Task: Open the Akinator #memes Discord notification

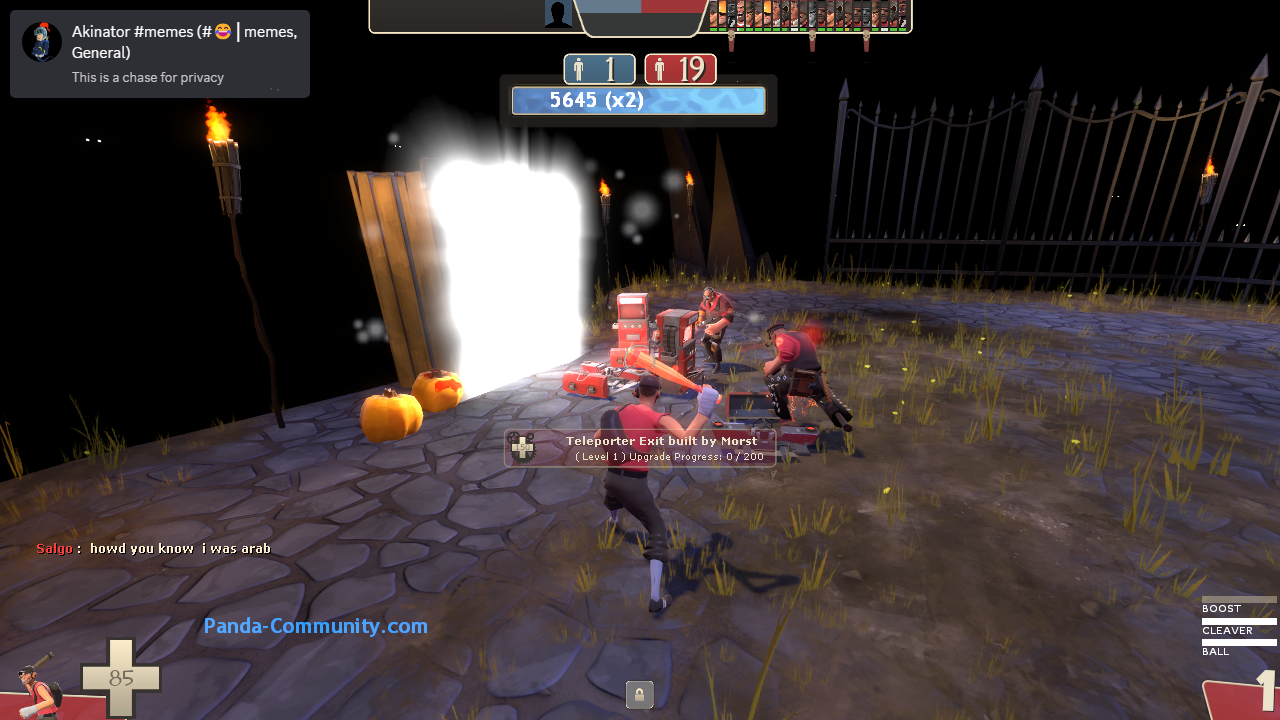Action: (160, 54)
